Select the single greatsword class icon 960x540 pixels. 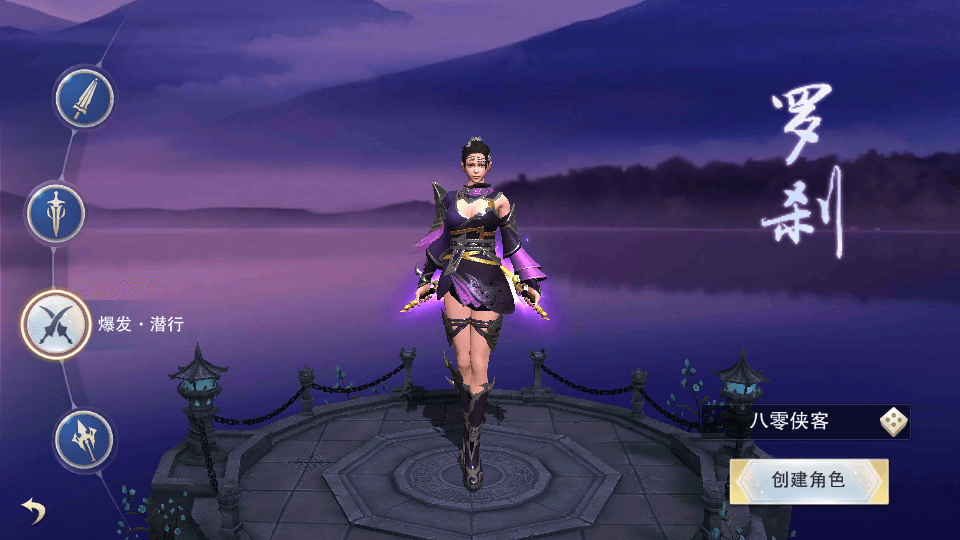84,98
